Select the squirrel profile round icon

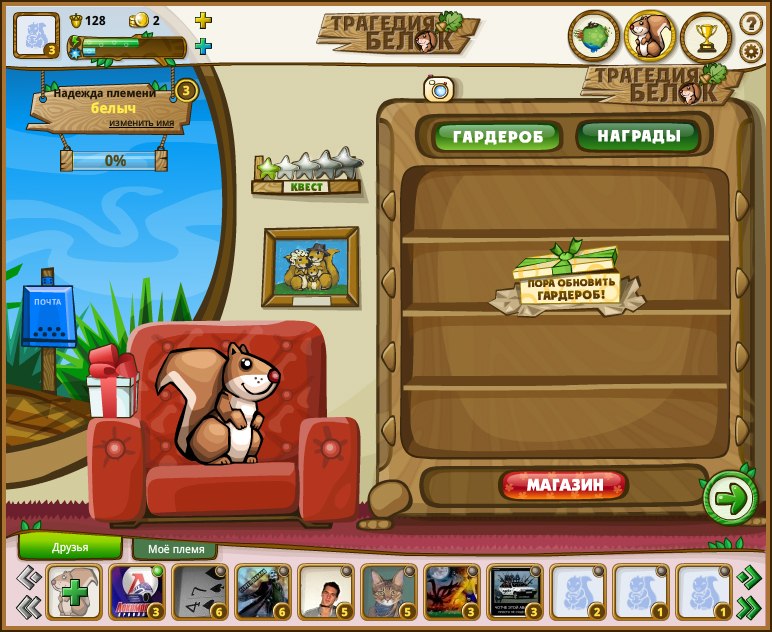[x=650, y=37]
